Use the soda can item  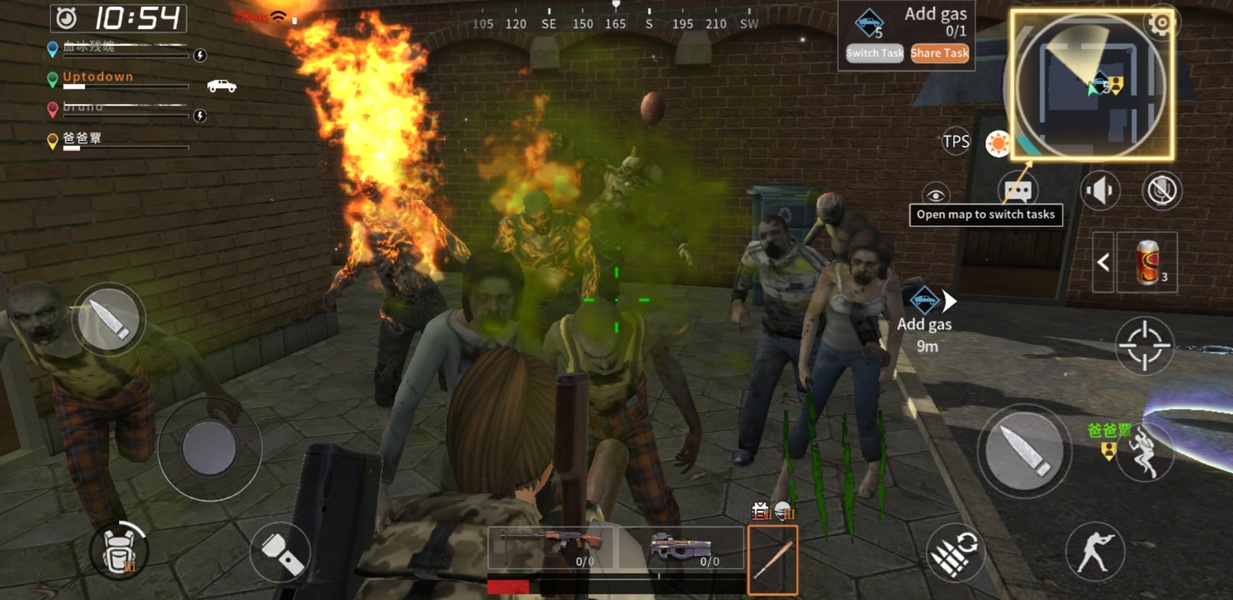(x=1149, y=262)
